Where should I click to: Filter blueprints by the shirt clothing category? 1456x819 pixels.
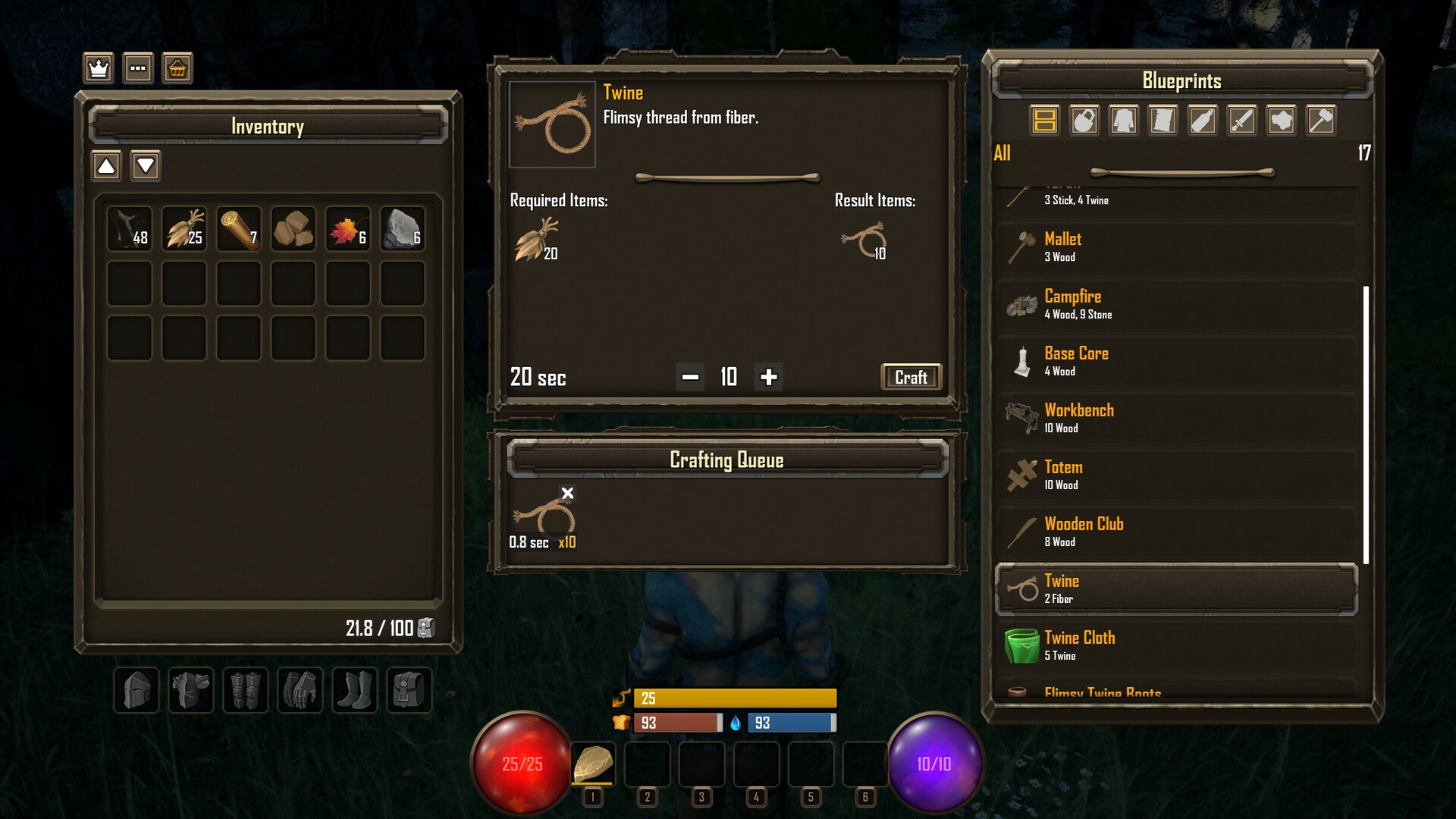pyautogui.click(x=1124, y=121)
